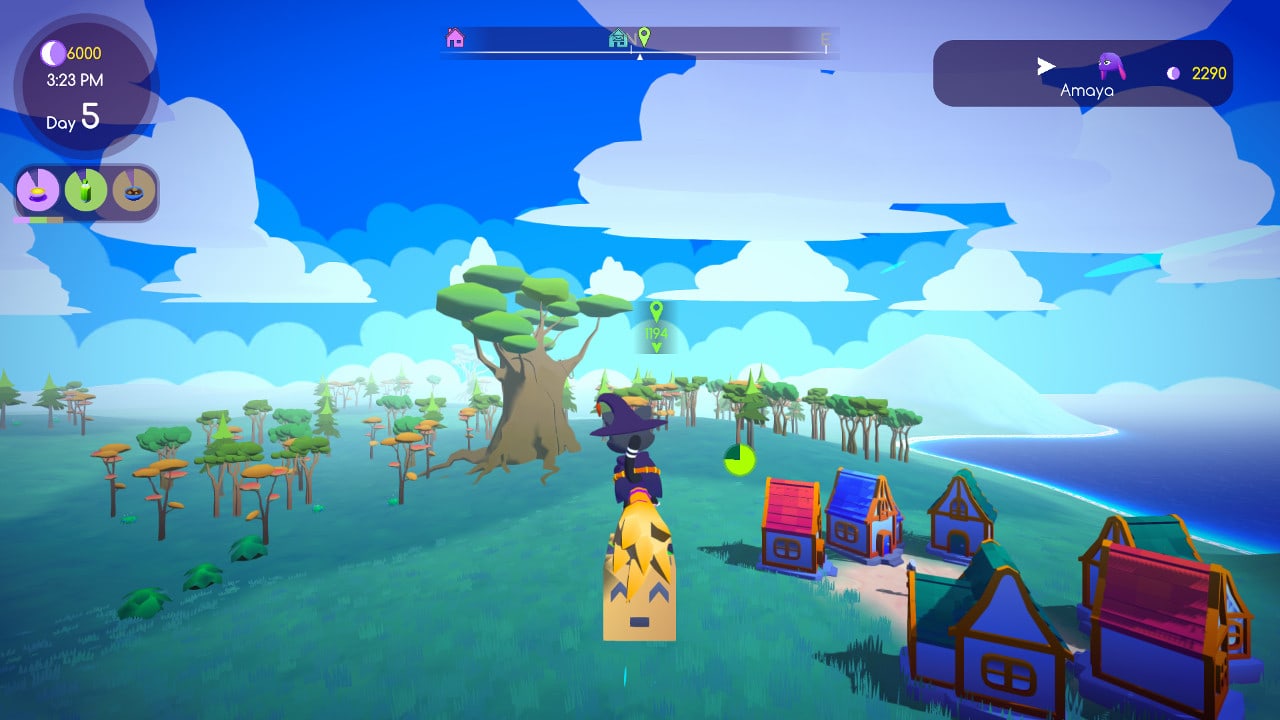Toggle the E marker on the compass bar
This screenshot has height=720, width=1280.
tap(824, 37)
